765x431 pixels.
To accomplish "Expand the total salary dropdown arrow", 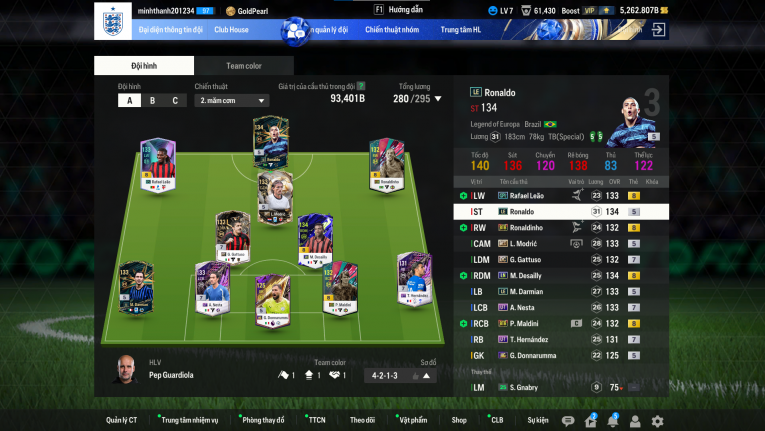I will click(438, 99).
